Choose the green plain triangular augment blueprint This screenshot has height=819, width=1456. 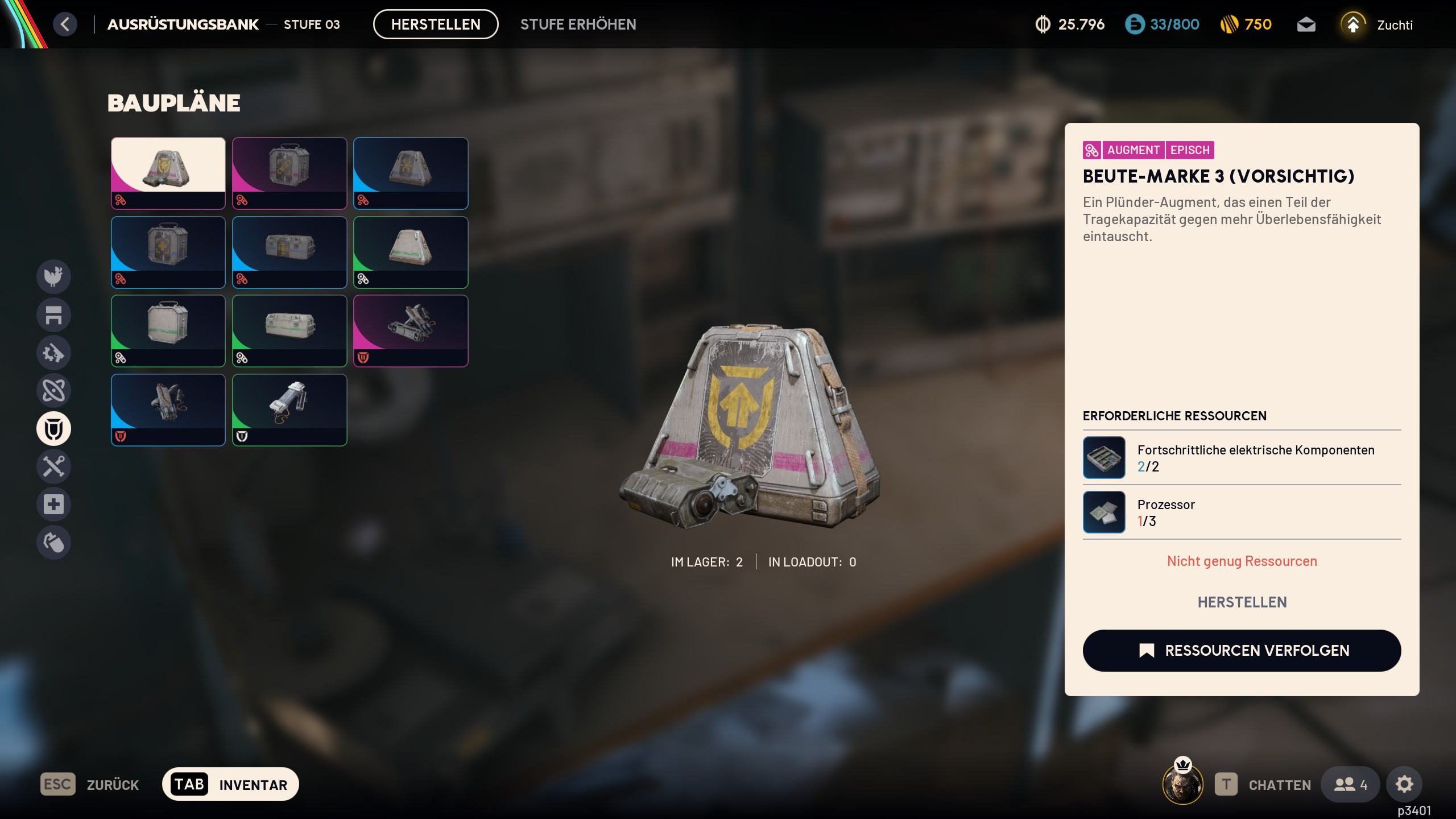click(411, 252)
